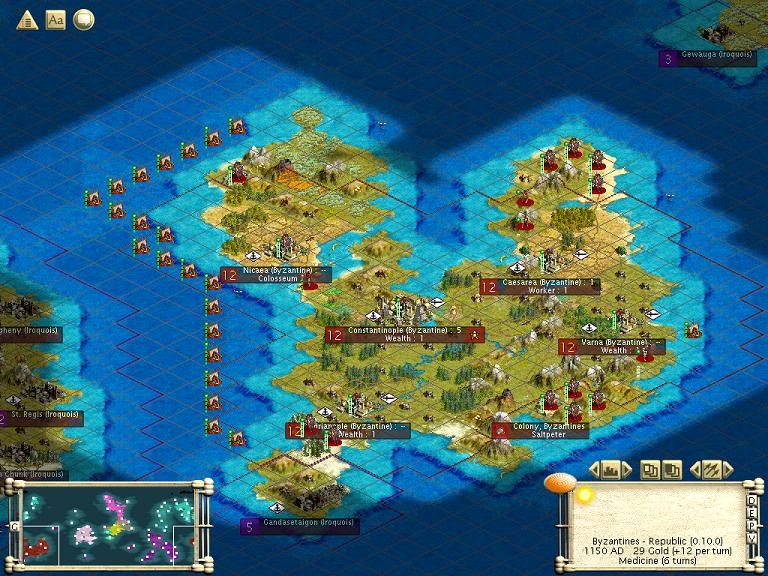The height and width of the screenshot is (576, 768).
Task: Open the city skyline button
Action: click(612, 469)
